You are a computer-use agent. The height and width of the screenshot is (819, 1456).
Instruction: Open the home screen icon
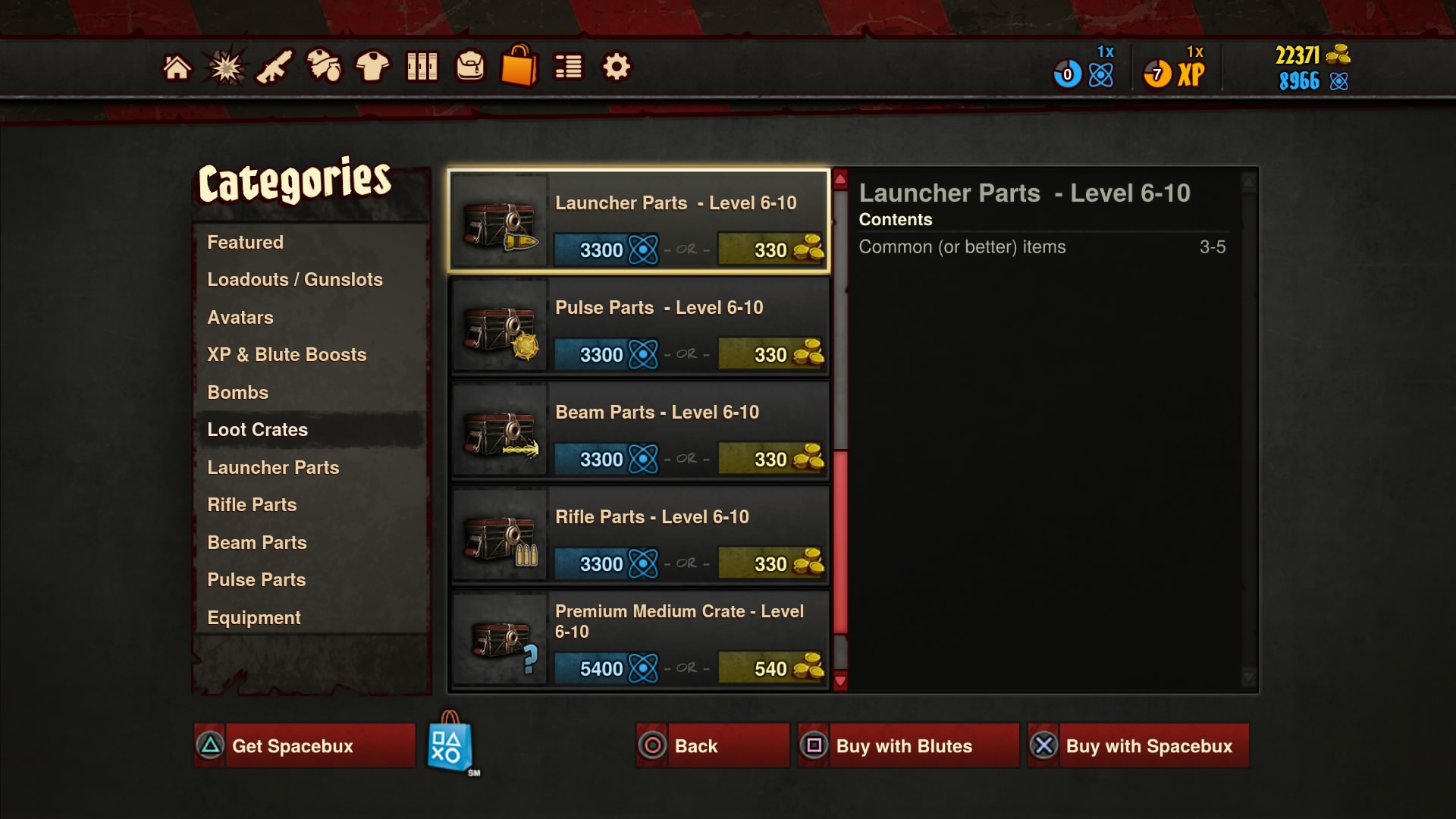pos(177,67)
